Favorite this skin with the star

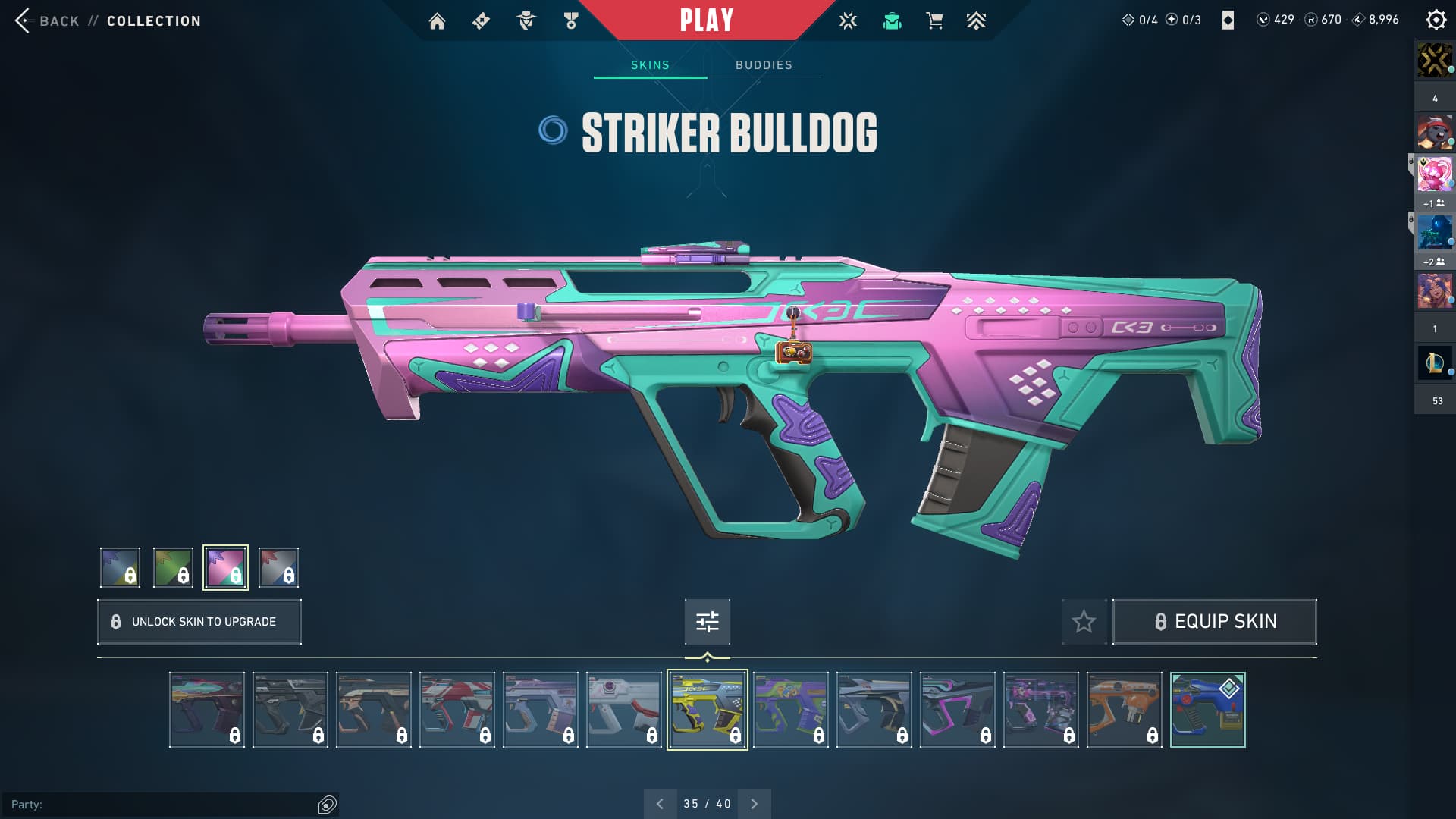coord(1084,622)
